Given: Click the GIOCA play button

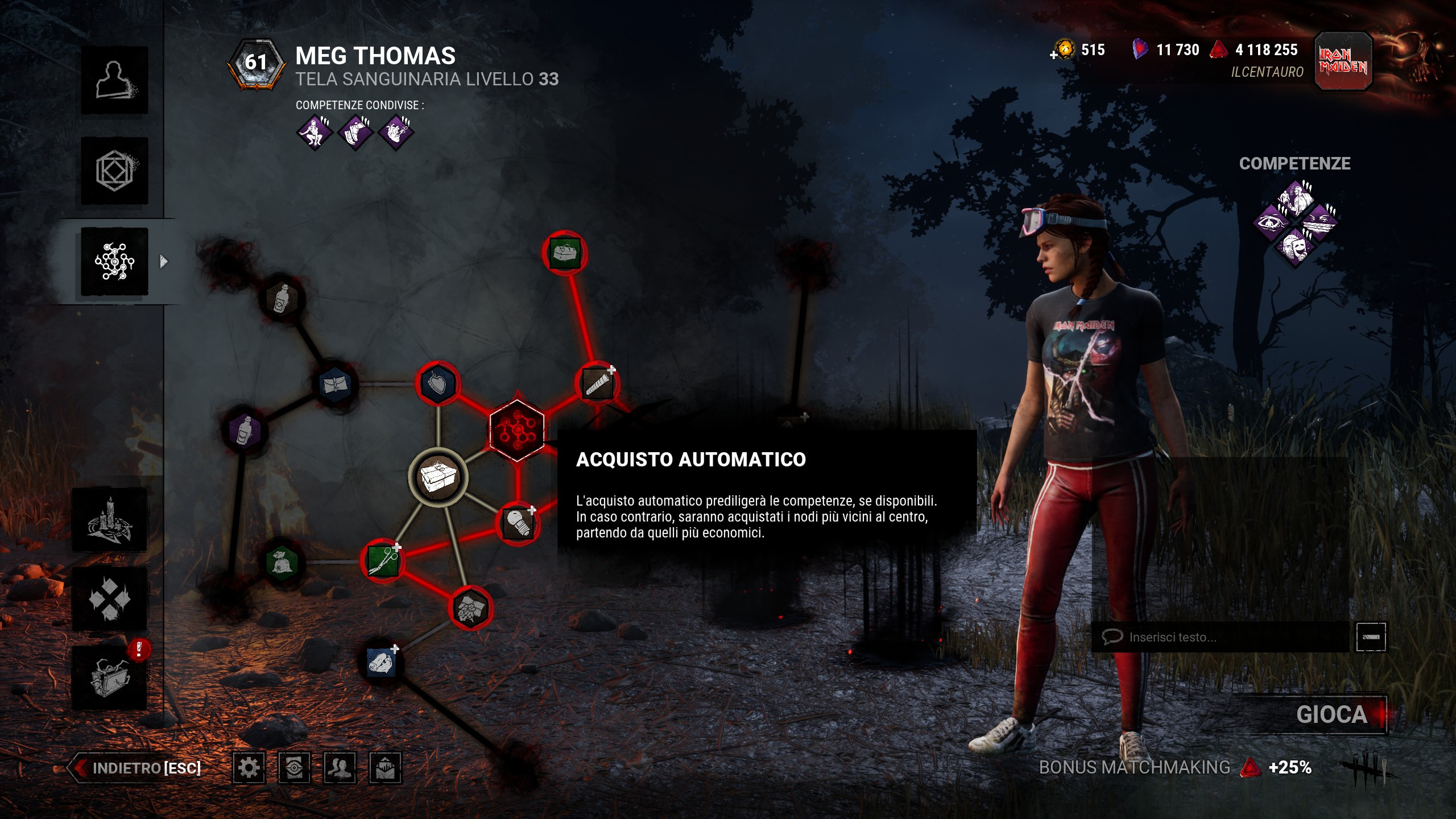Looking at the screenshot, I should (1330, 714).
